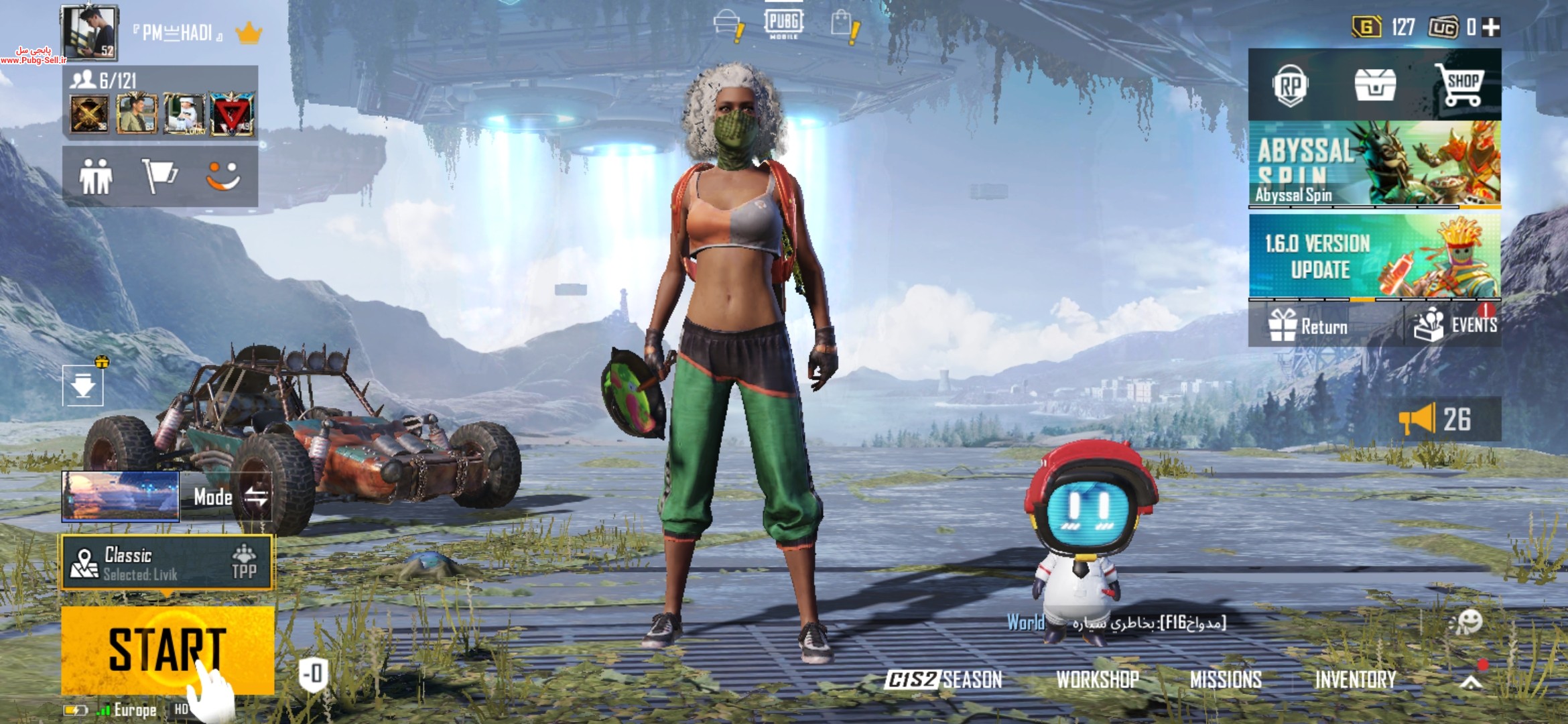The image size is (1568, 724).
Task: Open the clan flag icon
Action: tap(159, 177)
